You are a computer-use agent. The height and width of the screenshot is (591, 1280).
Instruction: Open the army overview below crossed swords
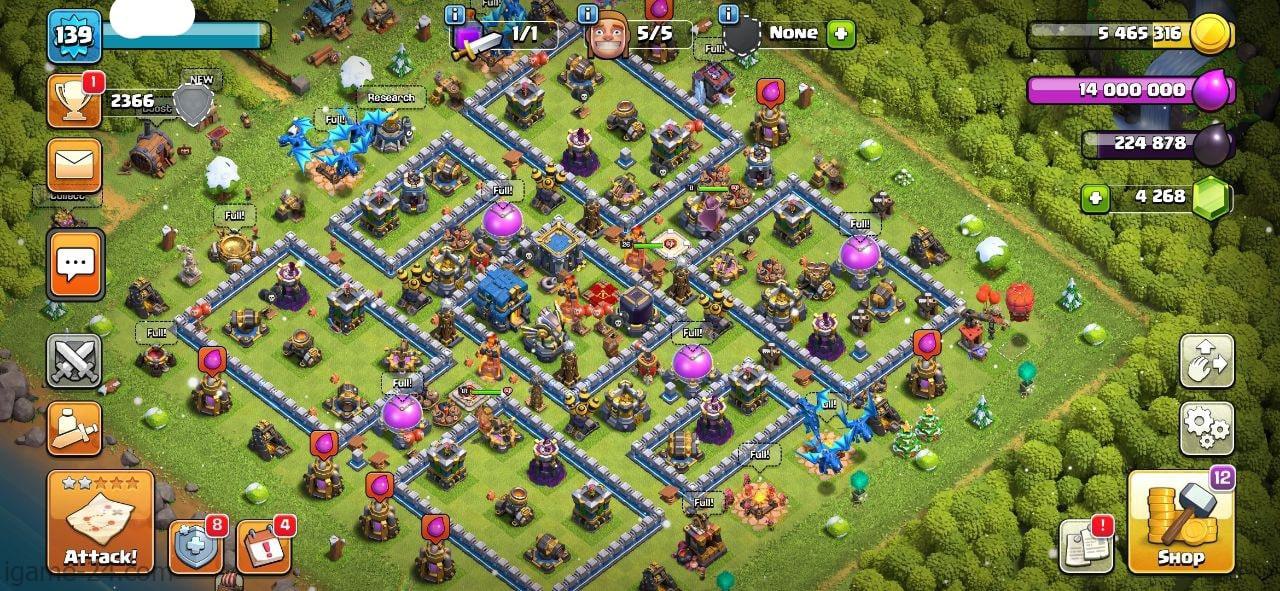pyautogui.click(x=74, y=429)
